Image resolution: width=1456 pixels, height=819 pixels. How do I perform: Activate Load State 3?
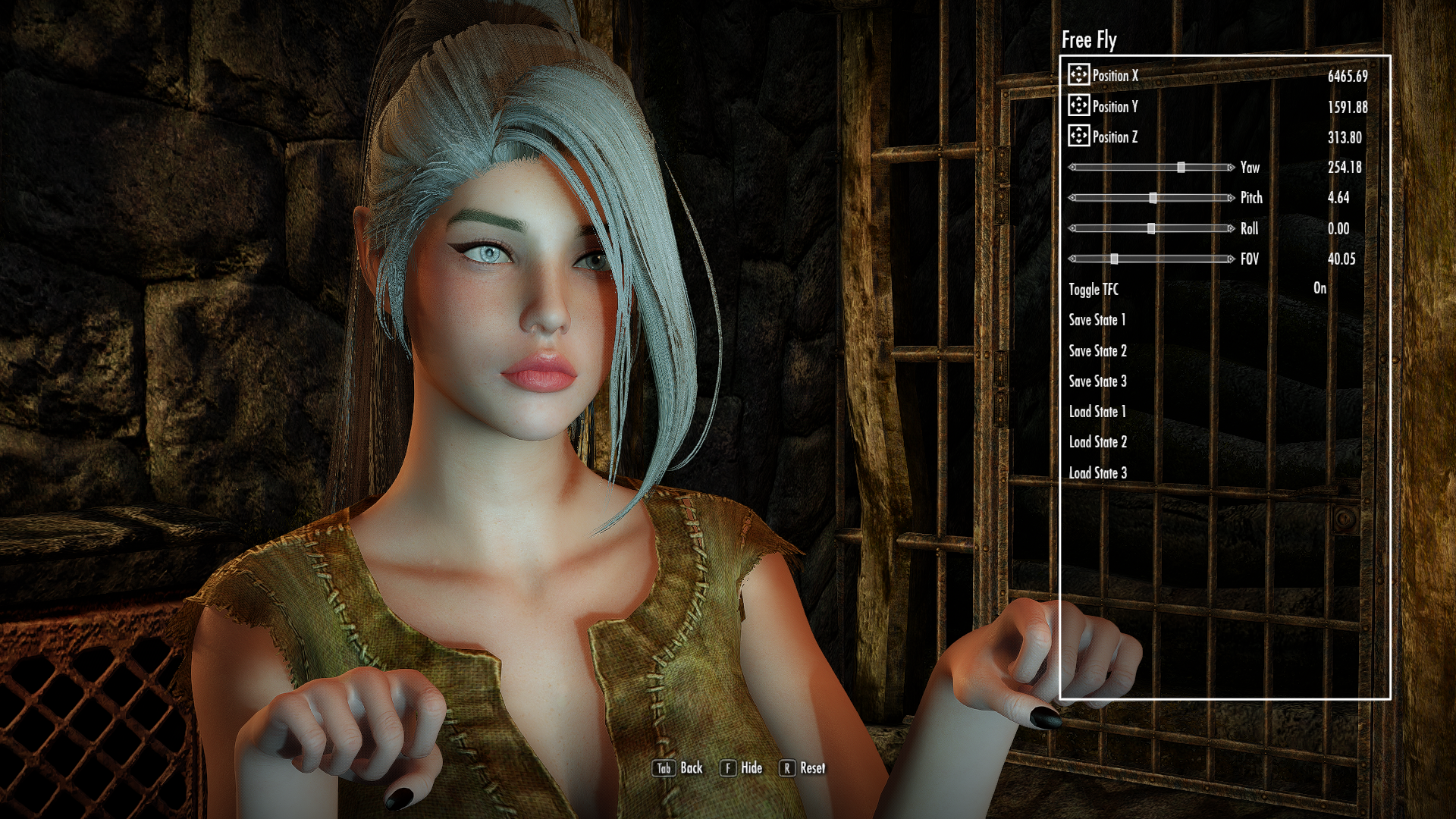tap(1097, 473)
